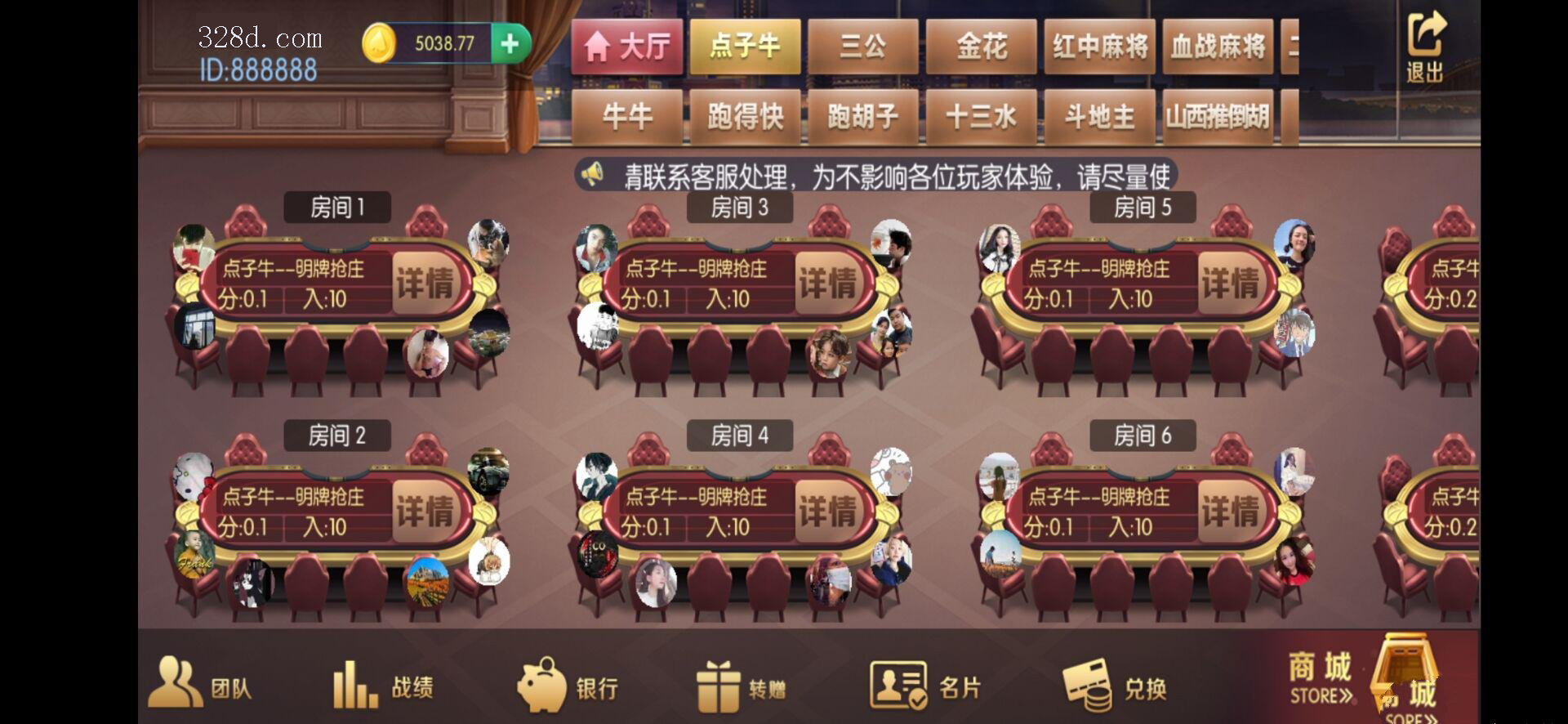This screenshot has width=1568, height=724.
Task: Switch to the 斗地主 tab
Action: [1099, 117]
